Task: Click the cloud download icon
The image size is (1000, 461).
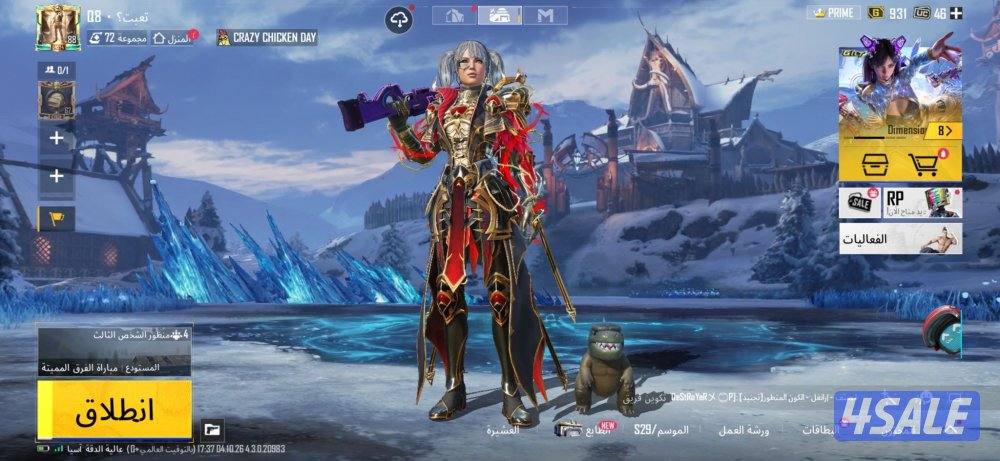Action: pyautogui.click(x=400, y=19)
